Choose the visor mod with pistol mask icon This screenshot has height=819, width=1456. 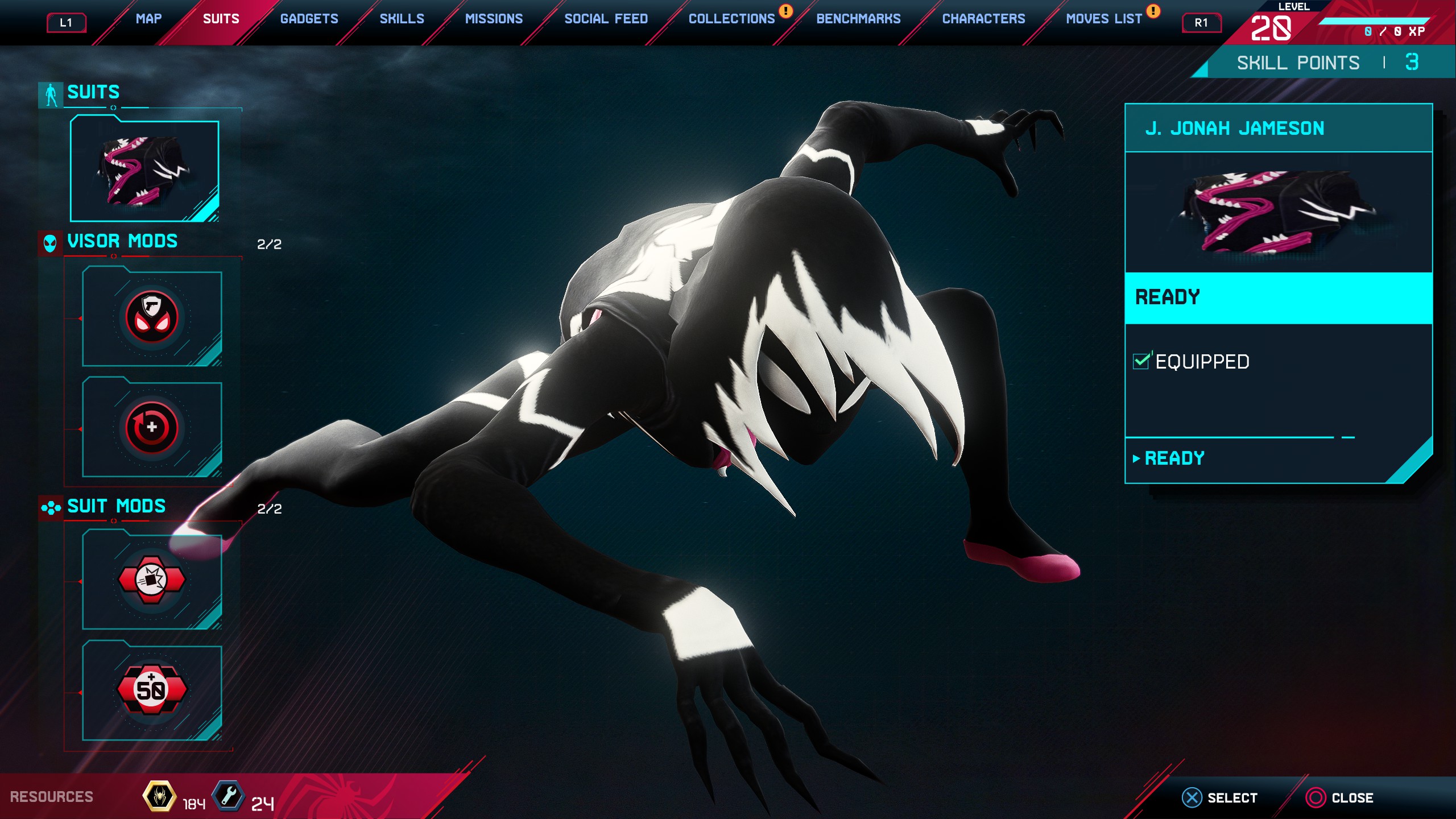click(x=152, y=318)
